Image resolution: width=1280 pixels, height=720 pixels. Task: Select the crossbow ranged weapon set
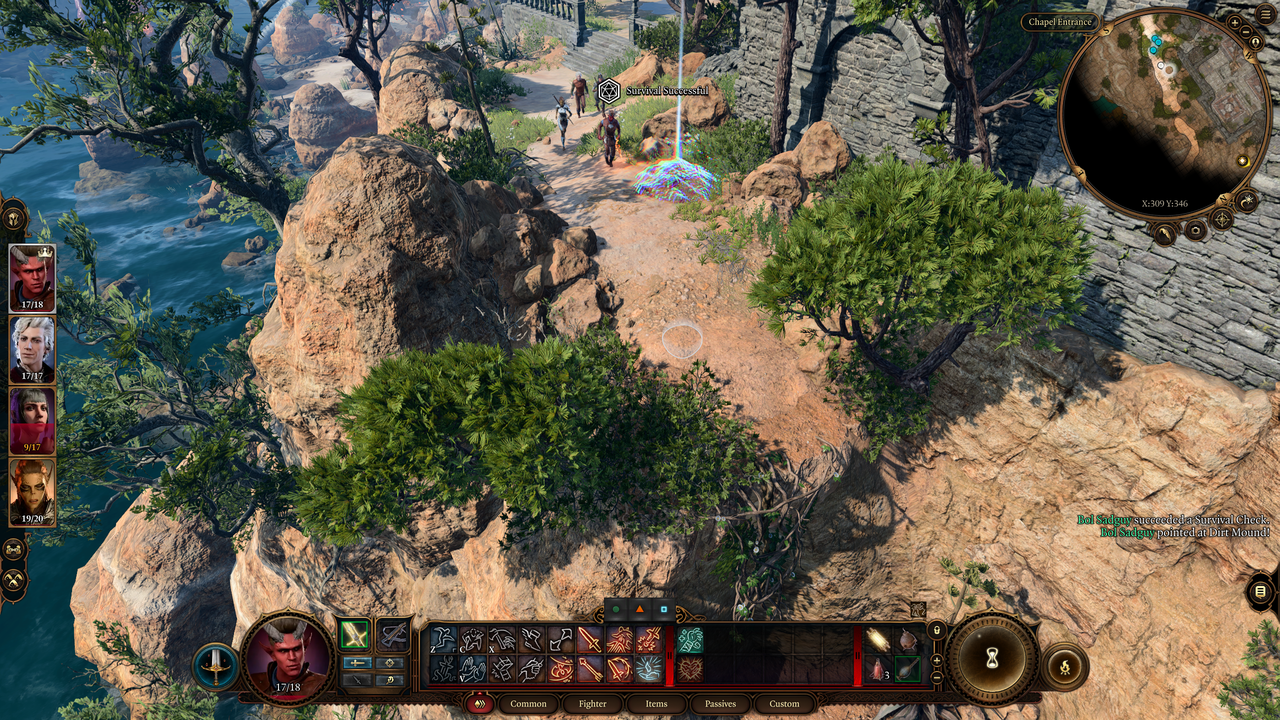(x=393, y=634)
